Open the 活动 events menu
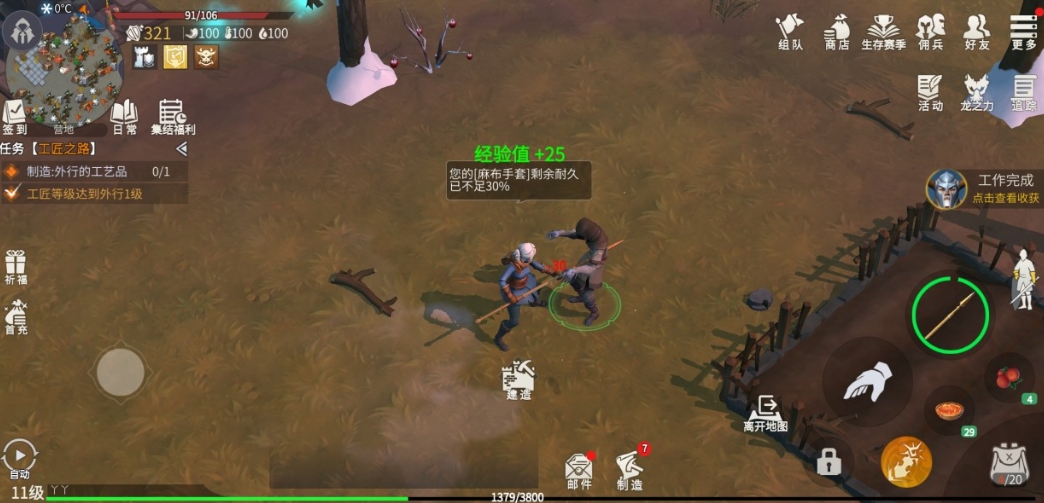This screenshot has height=503, width=1044. (930, 92)
